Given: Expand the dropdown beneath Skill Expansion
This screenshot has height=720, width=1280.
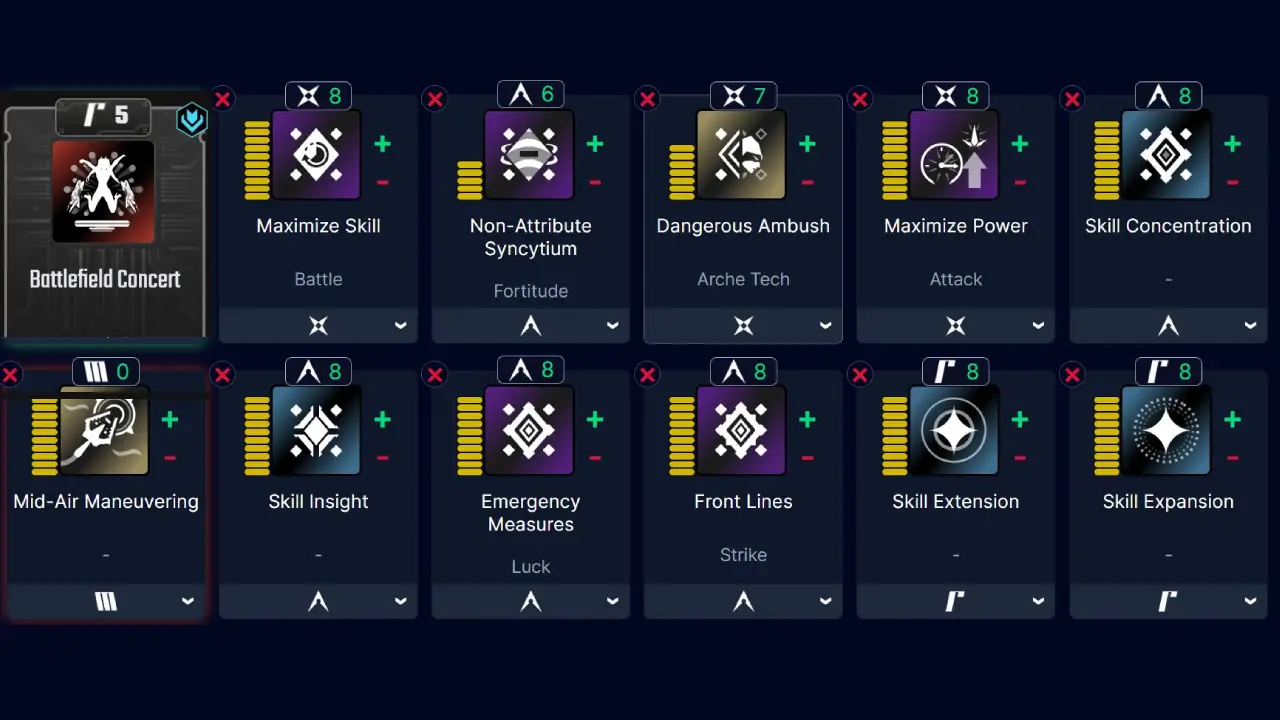Looking at the screenshot, I should point(1168,600).
